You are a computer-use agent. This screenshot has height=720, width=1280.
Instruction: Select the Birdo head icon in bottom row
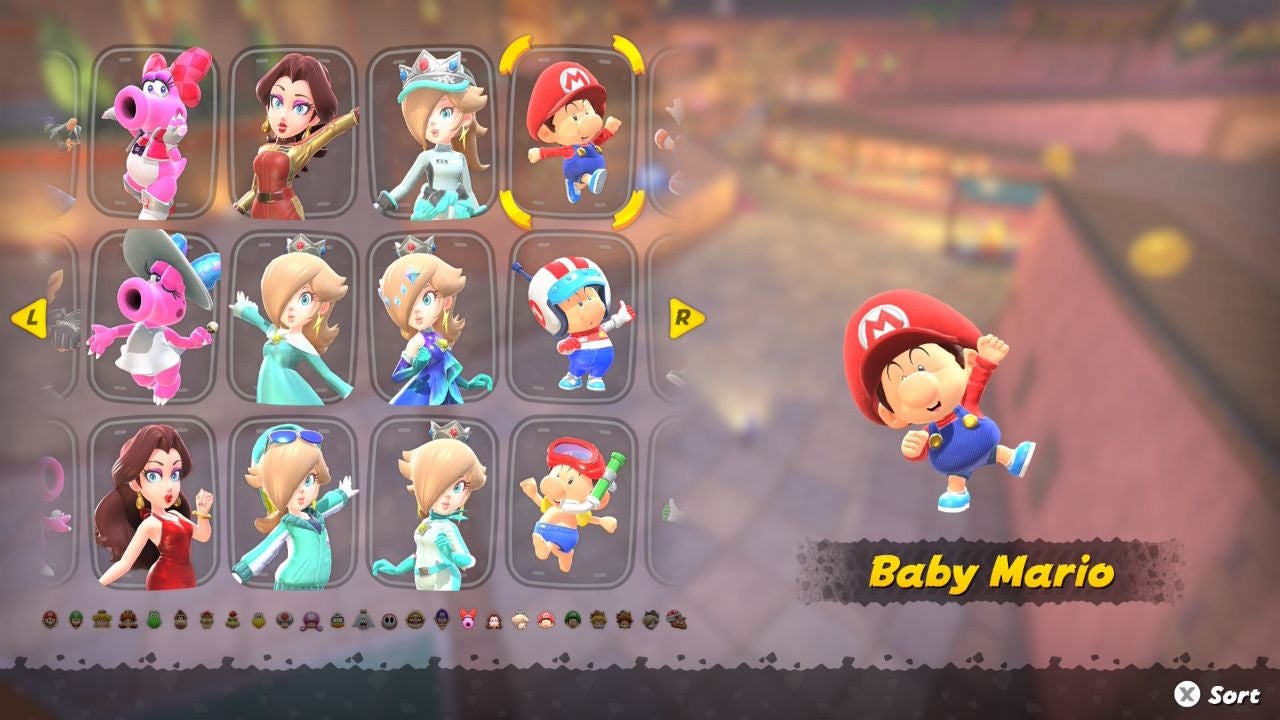coord(468,620)
